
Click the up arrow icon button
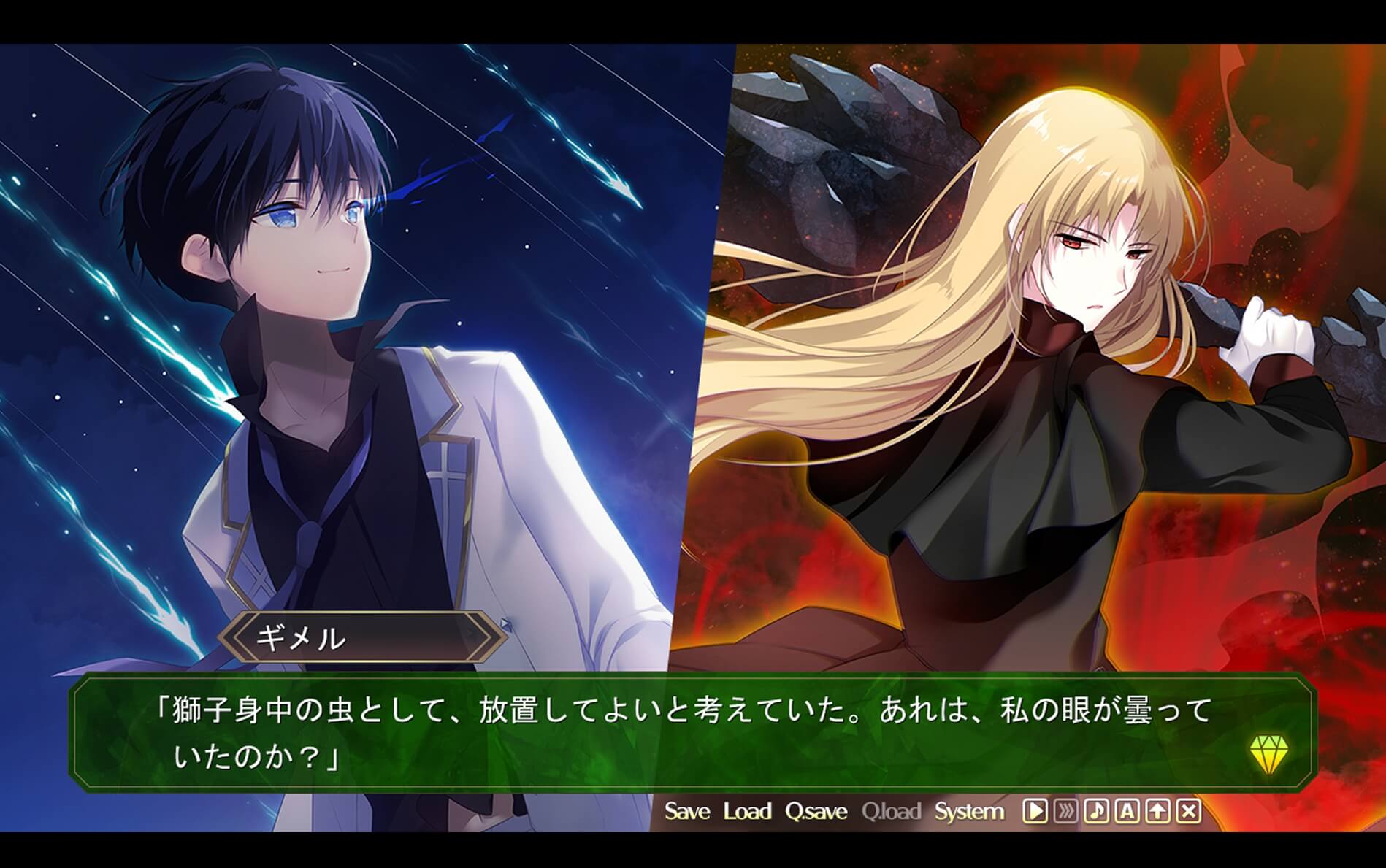[1158, 811]
